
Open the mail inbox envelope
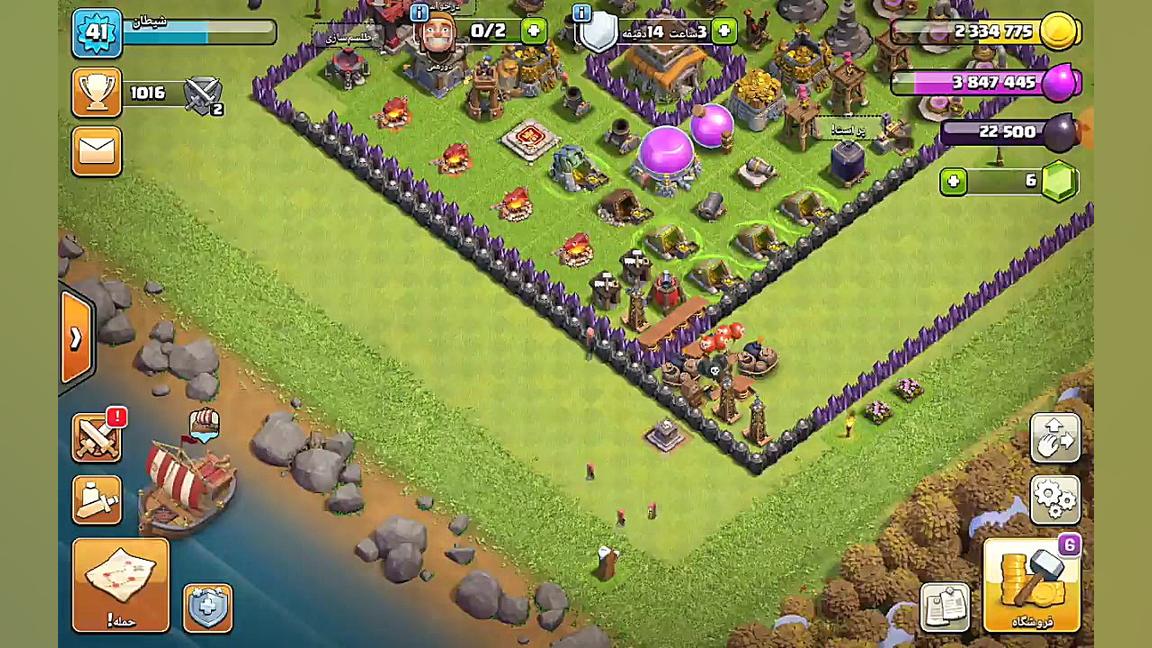pos(96,151)
